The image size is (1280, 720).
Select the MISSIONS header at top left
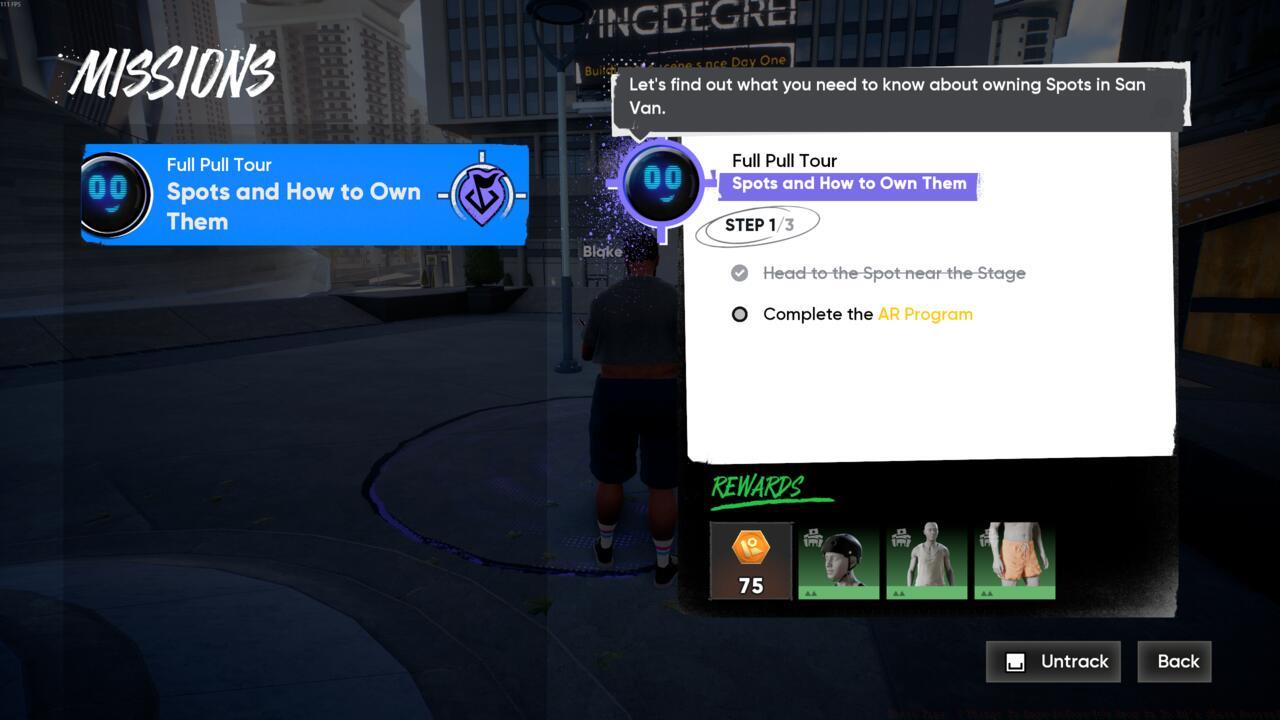point(175,70)
